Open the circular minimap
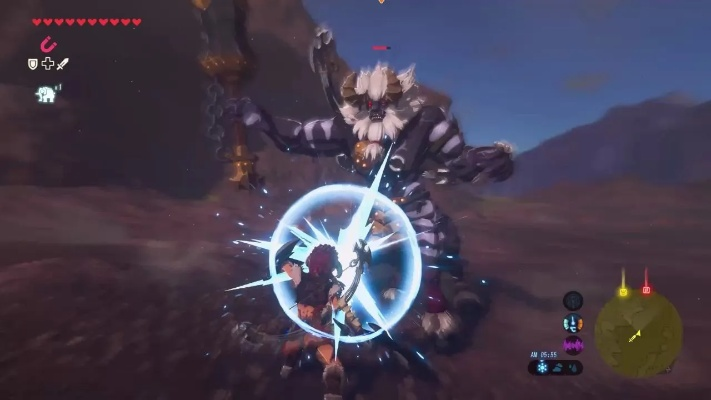The image size is (711, 400). [x=638, y=334]
